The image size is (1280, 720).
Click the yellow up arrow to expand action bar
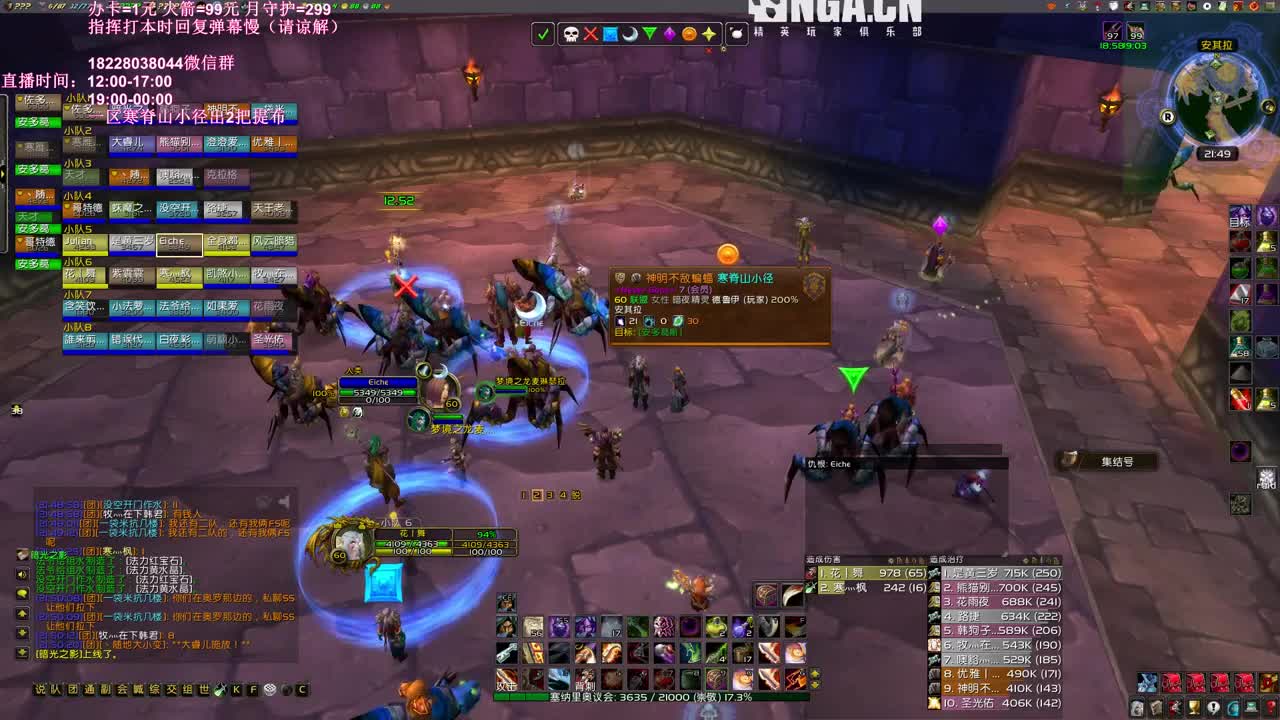(813, 672)
